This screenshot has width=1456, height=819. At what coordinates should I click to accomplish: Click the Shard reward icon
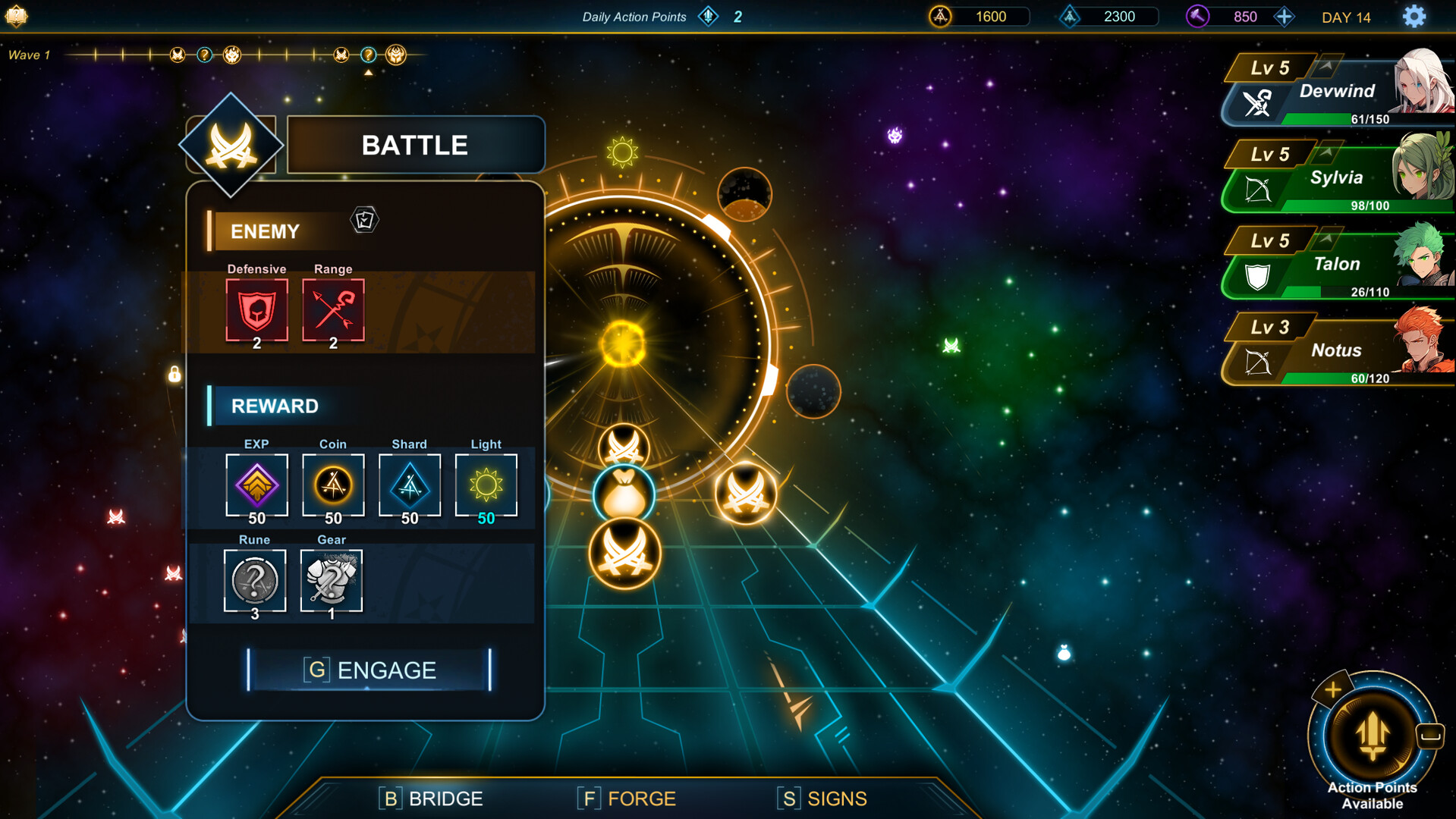pyautogui.click(x=410, y=485)
